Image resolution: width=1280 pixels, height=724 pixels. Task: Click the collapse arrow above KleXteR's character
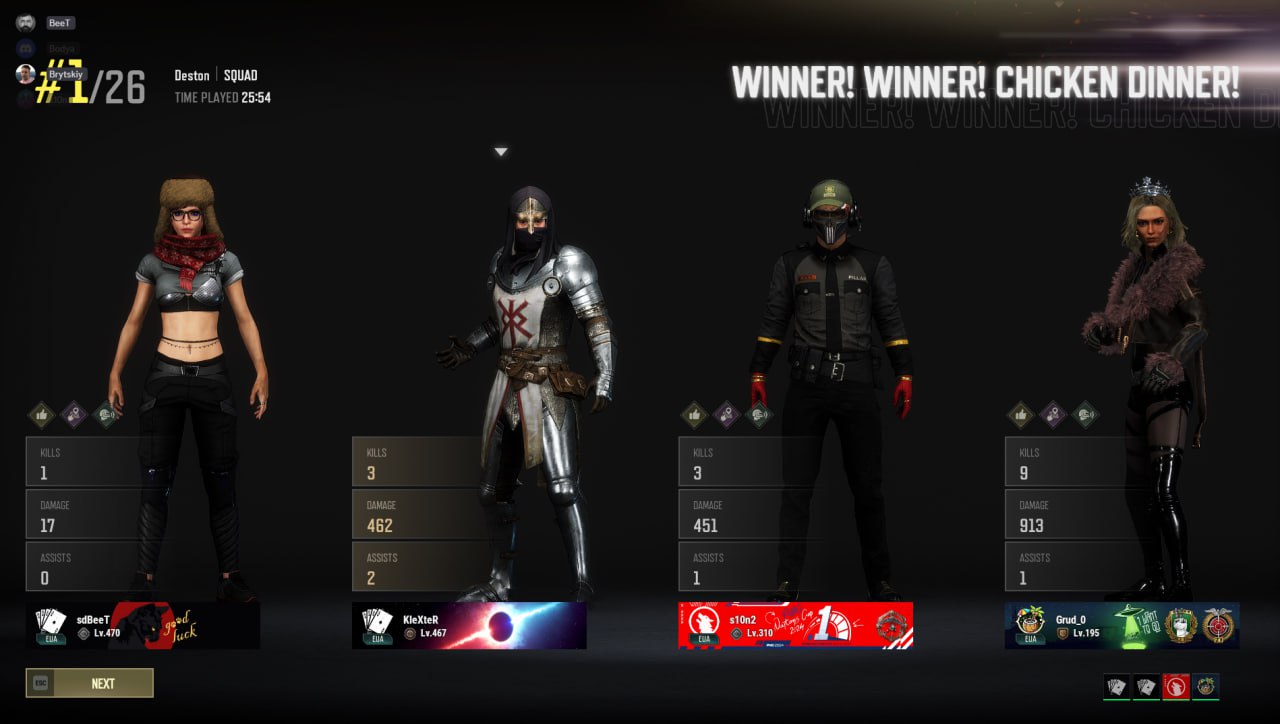coord(500,150)
